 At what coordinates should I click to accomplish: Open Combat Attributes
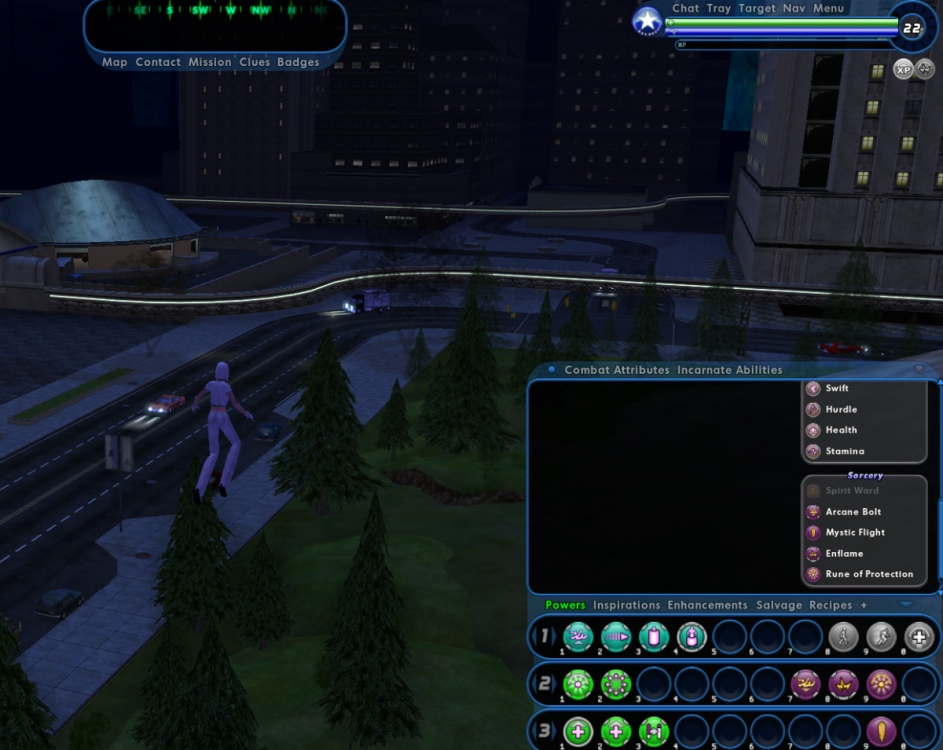pos(617,370)
